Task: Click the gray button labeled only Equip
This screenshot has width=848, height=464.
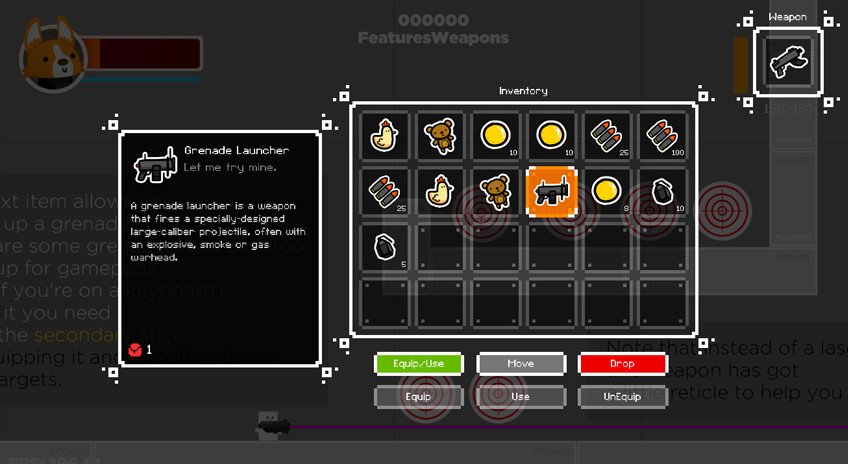Action: point(417,397)
